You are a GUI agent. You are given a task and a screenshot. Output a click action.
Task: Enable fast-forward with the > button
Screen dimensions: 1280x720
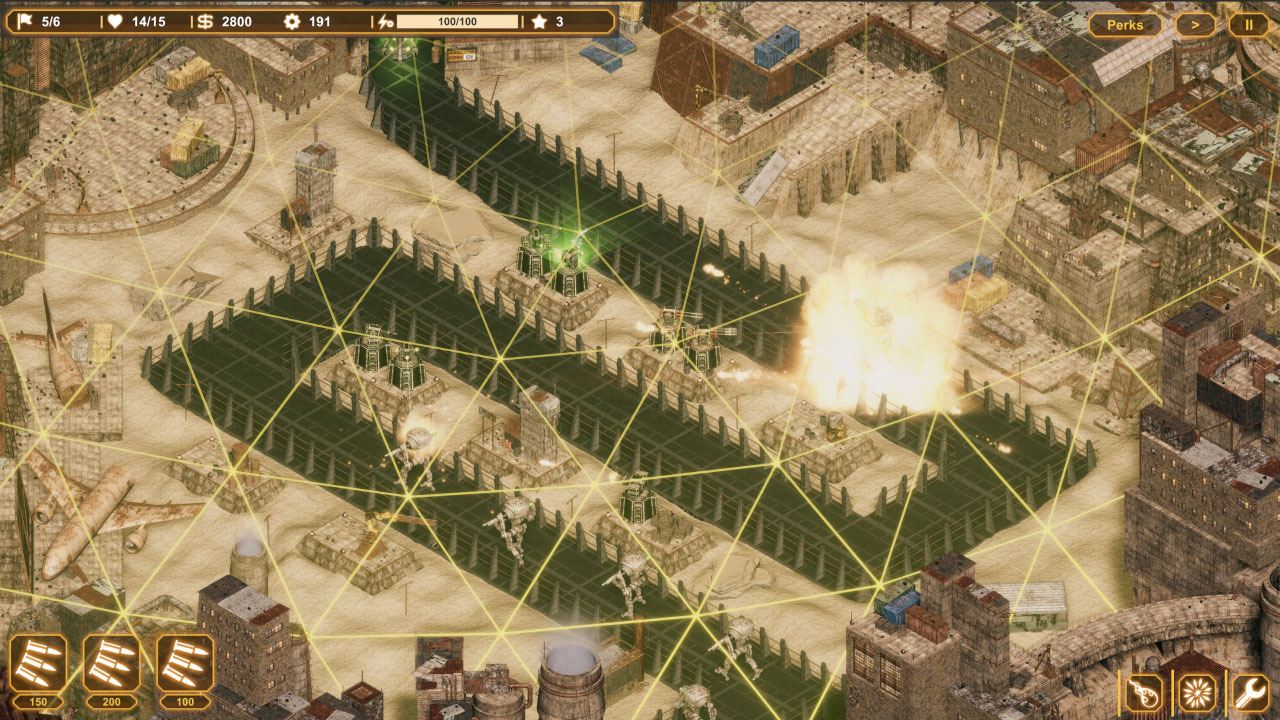pos(1196,24)
